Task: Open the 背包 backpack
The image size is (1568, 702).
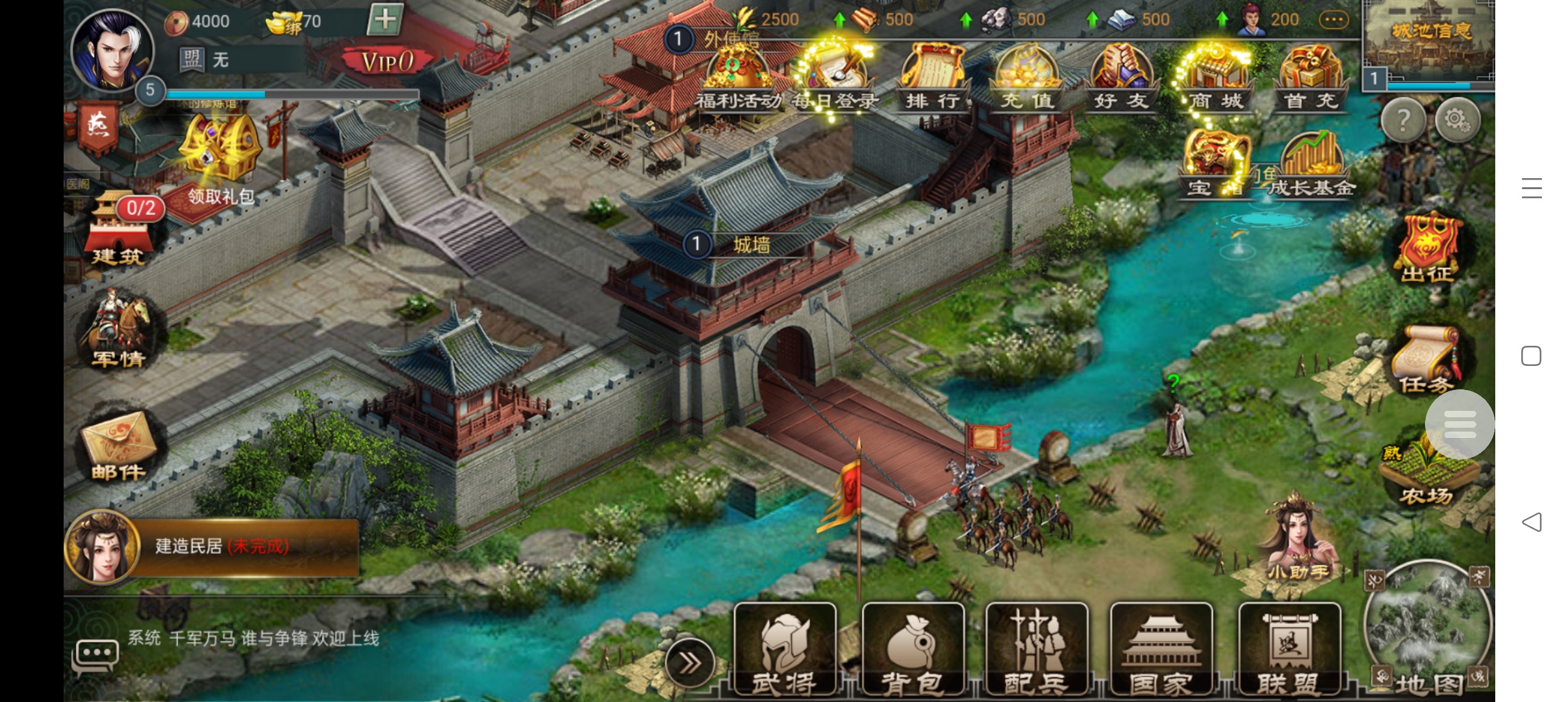Action: coord(913,650)
